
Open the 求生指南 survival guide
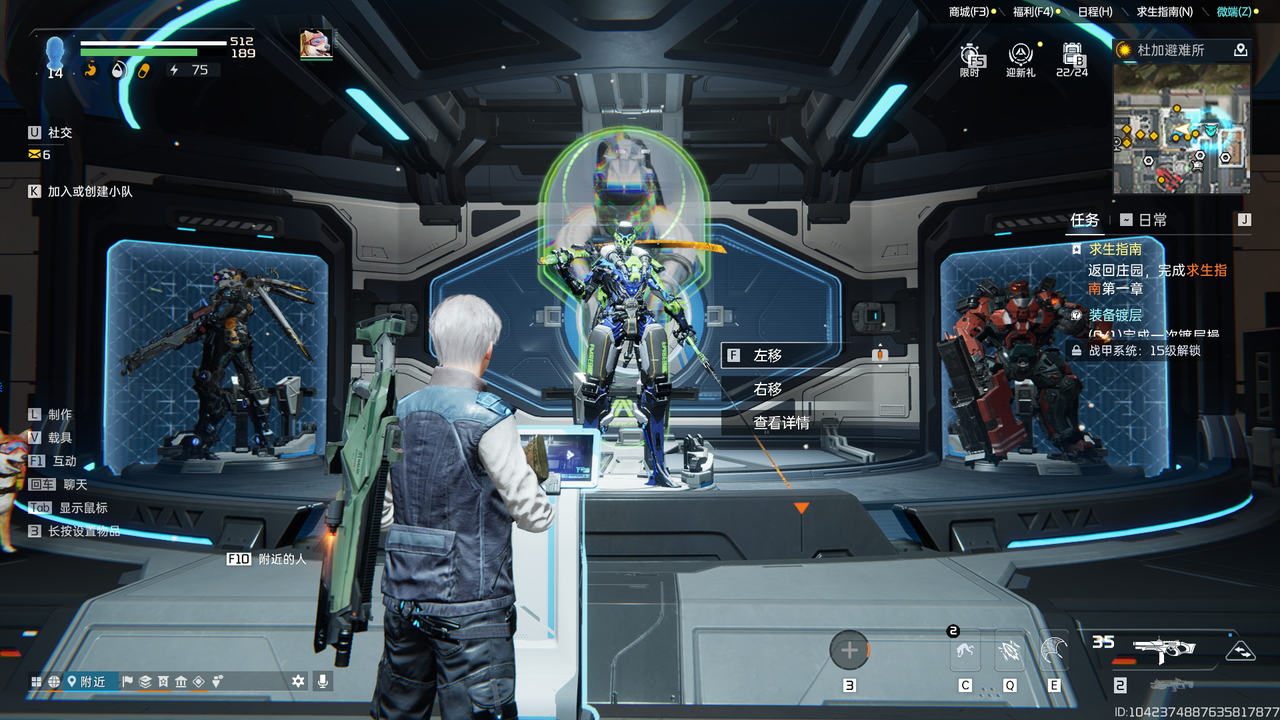click(x=1164, y=12)
